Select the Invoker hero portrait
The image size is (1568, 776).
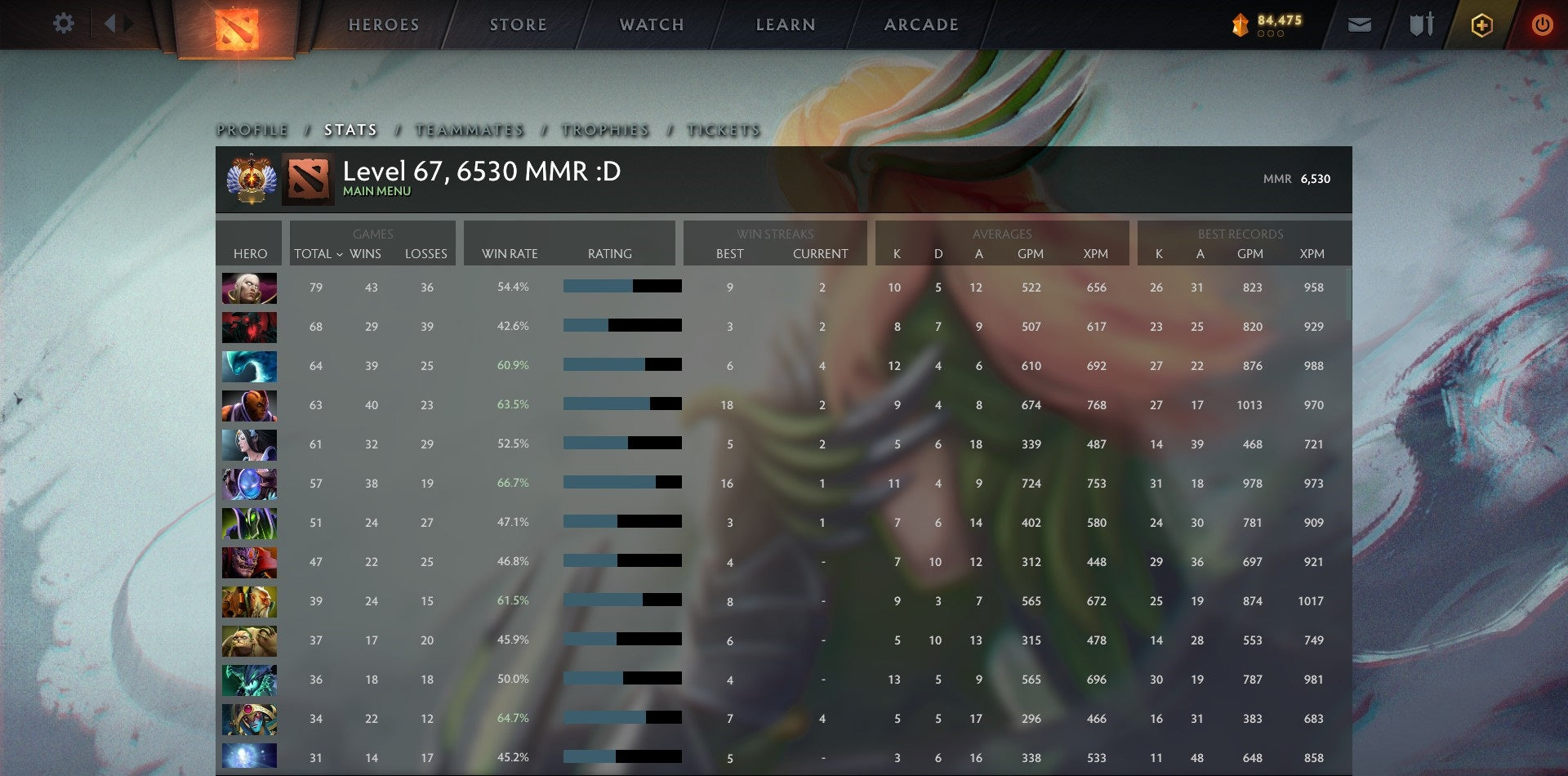coord(249,288)
